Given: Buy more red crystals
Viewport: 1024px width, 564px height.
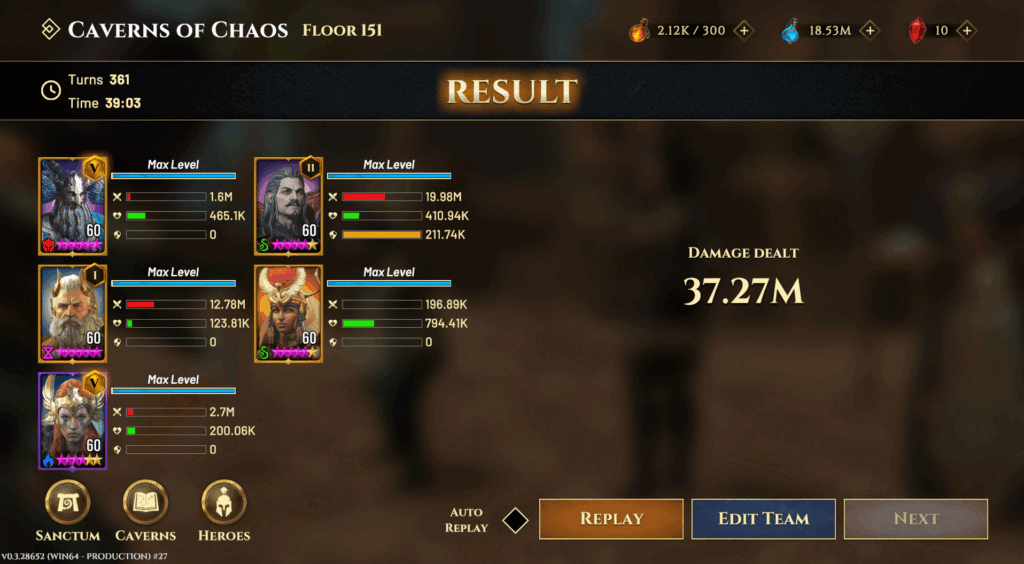Looking at the screenshot, I should tap(966, 31).
